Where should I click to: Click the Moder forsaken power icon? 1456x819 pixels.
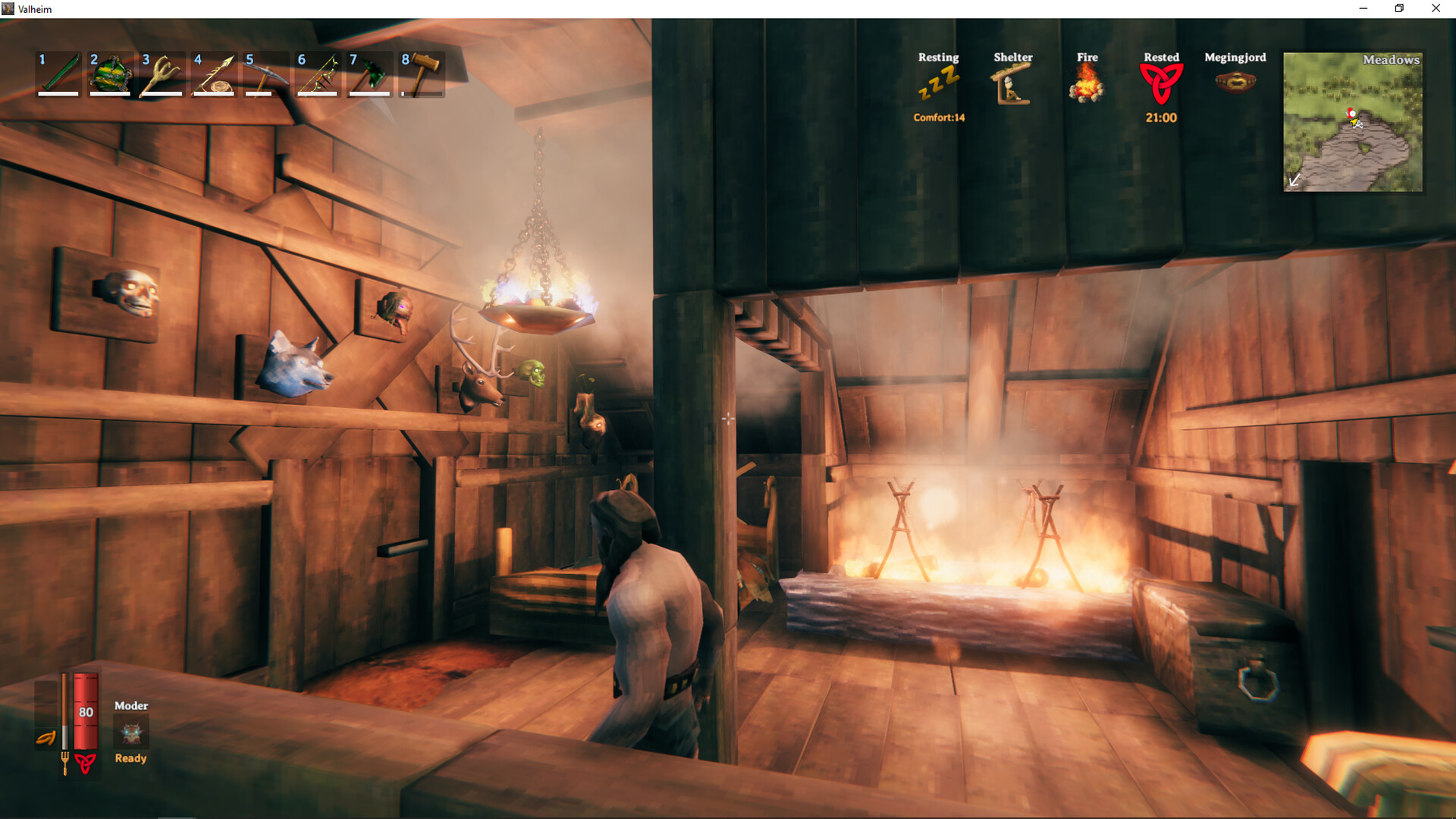tap(130, 732)
